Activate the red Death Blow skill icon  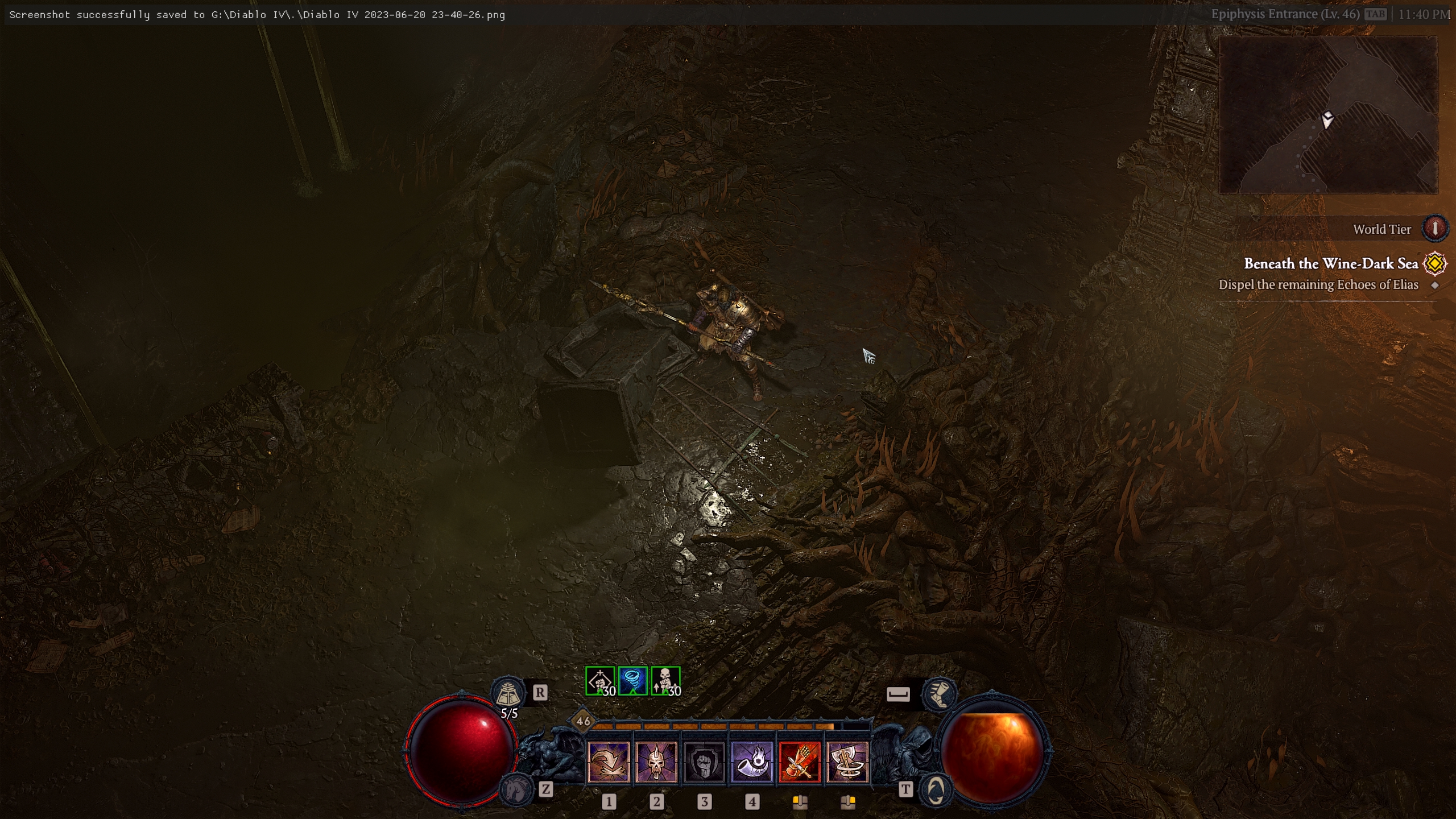click(801, 762)
